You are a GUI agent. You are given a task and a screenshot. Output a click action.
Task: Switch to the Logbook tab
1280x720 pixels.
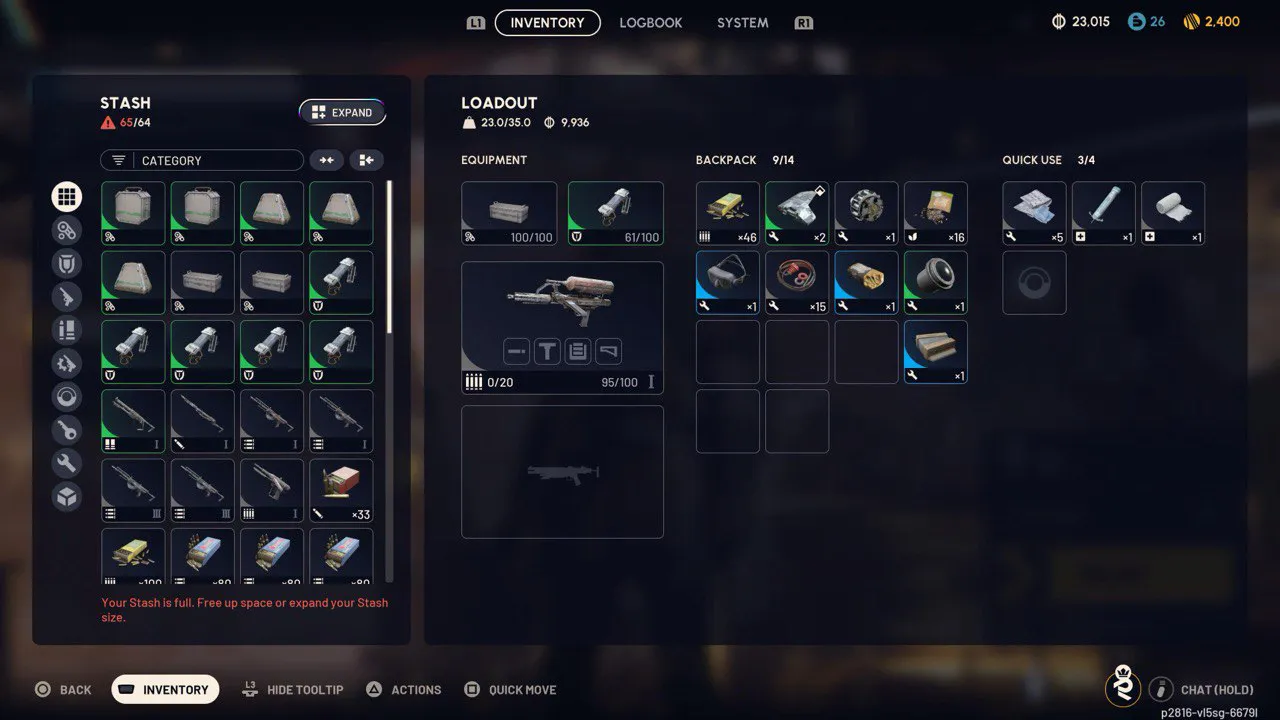[650, 22]
